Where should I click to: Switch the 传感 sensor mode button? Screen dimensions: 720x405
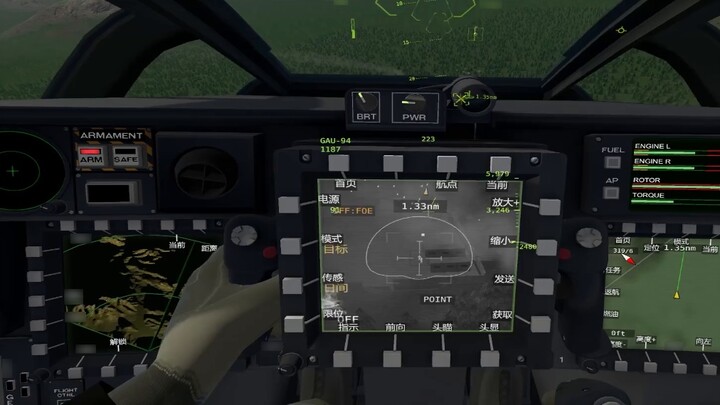(292, 286)
